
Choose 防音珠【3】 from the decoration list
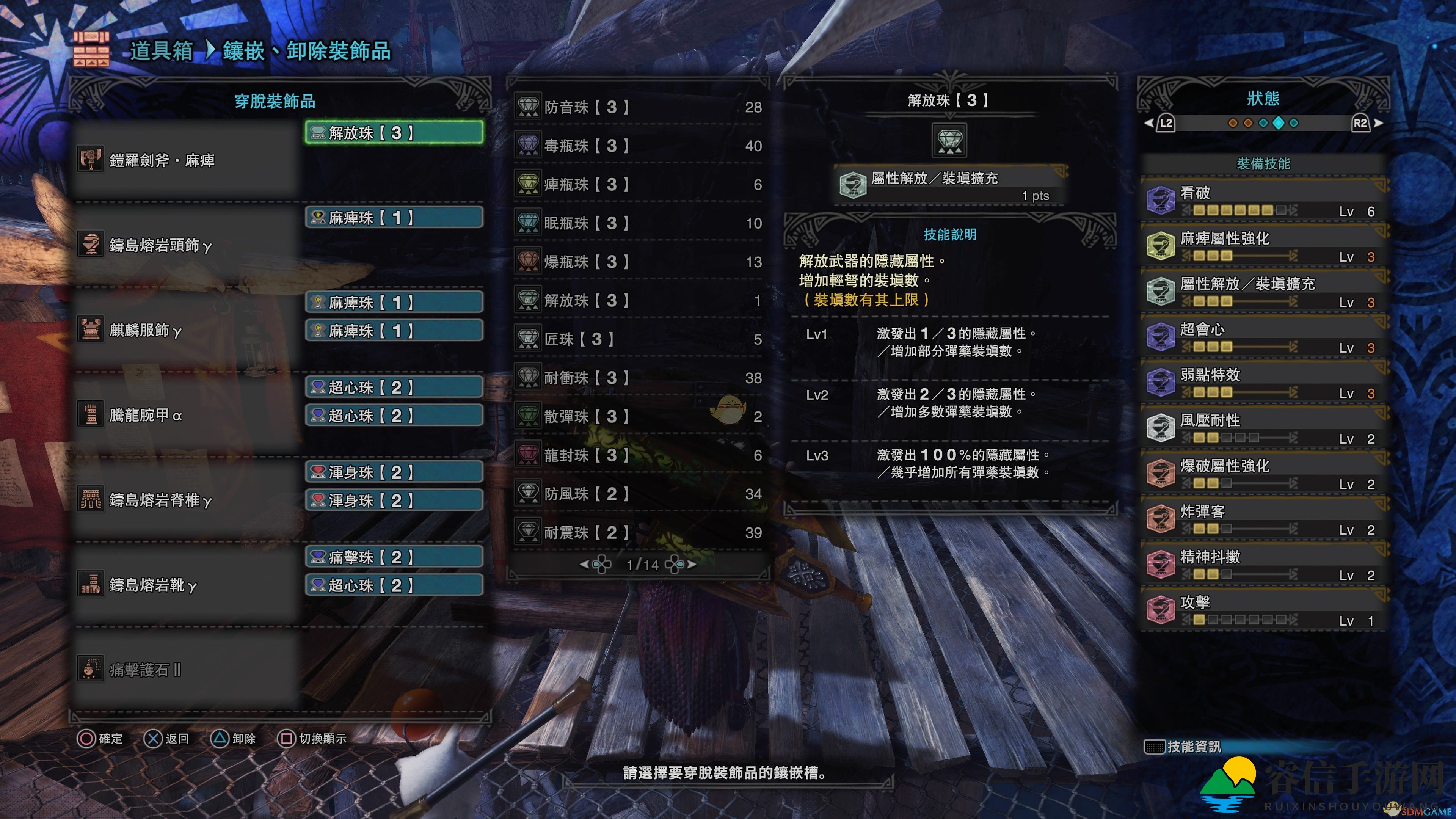(x=639, y=107)
